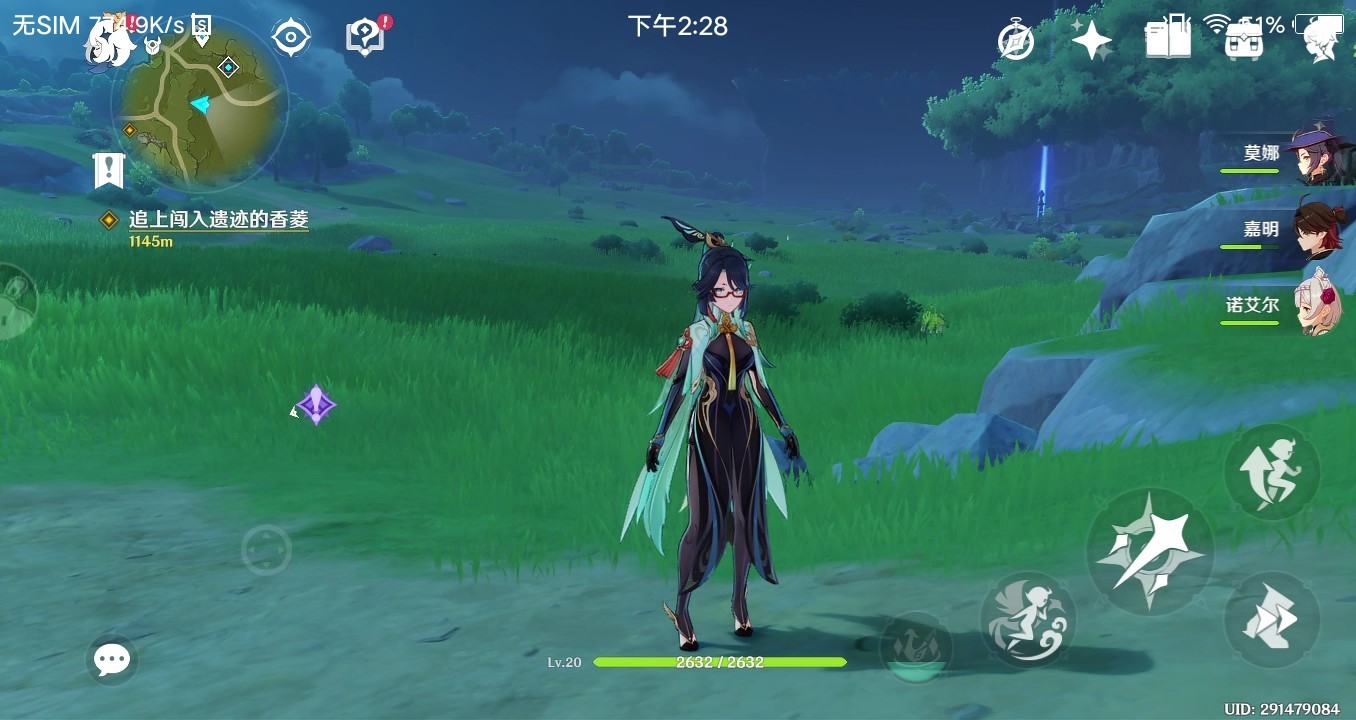Open the Wish star icon
Screen dimensions: 1356x720
1091,41
